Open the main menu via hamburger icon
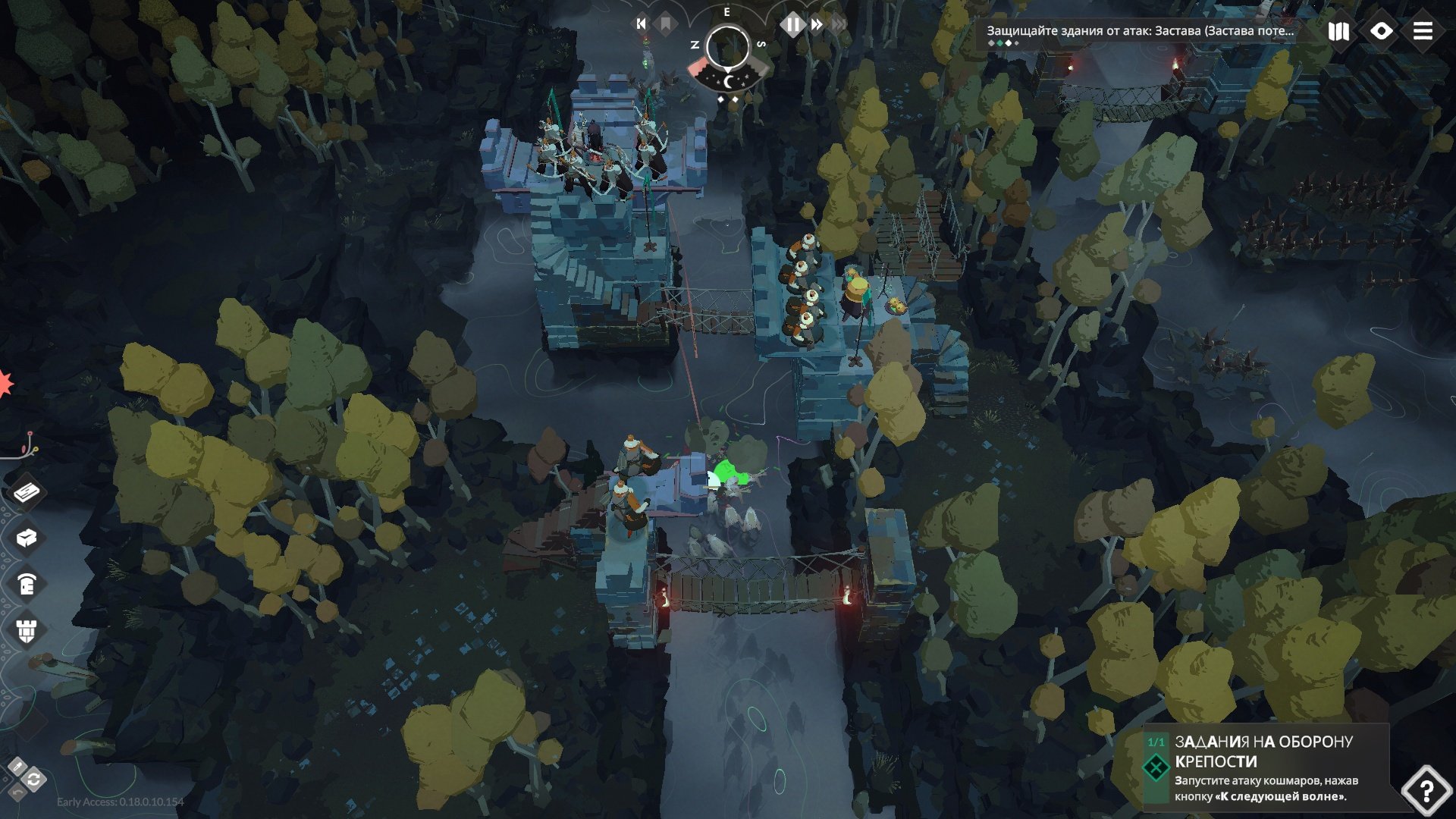The image size is (1456, 819). [x=1423, y=31]
